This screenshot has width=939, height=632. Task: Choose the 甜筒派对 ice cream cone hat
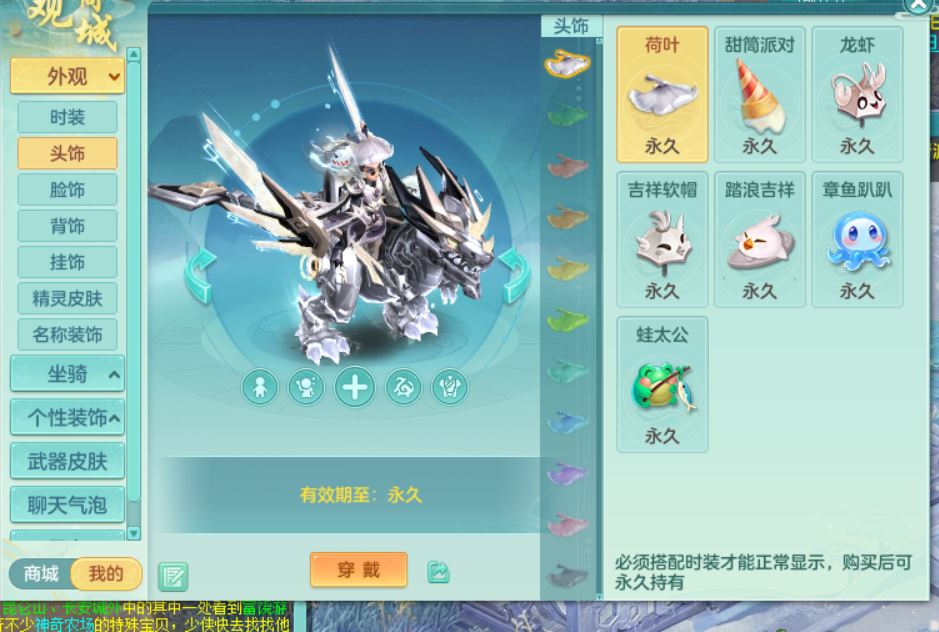coord(759,96)
